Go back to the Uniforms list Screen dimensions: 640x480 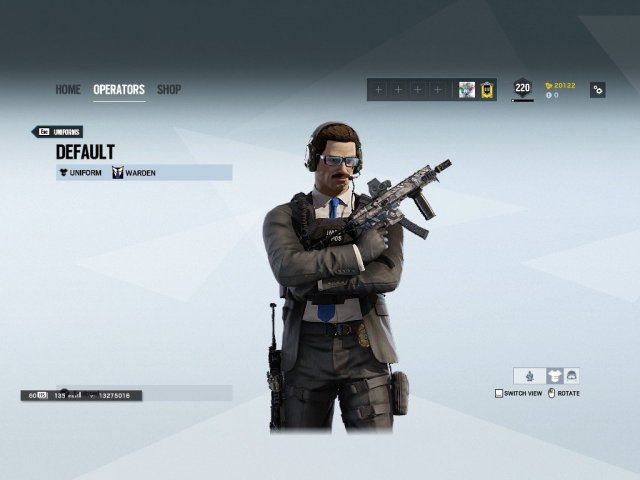(x=58, y=131)
